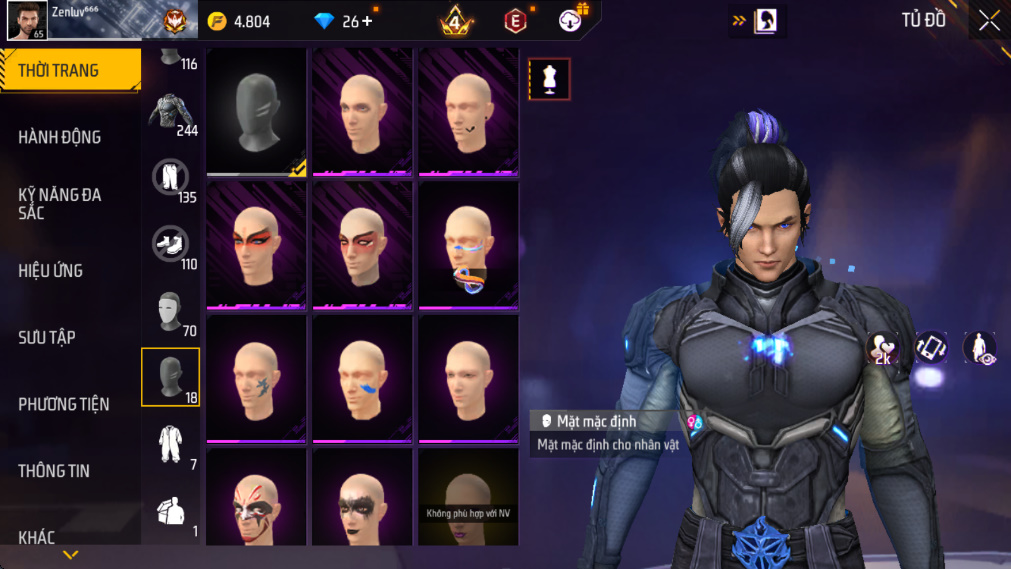
Task: Add more diamonds with the plus button
Action: coord(367,21)
